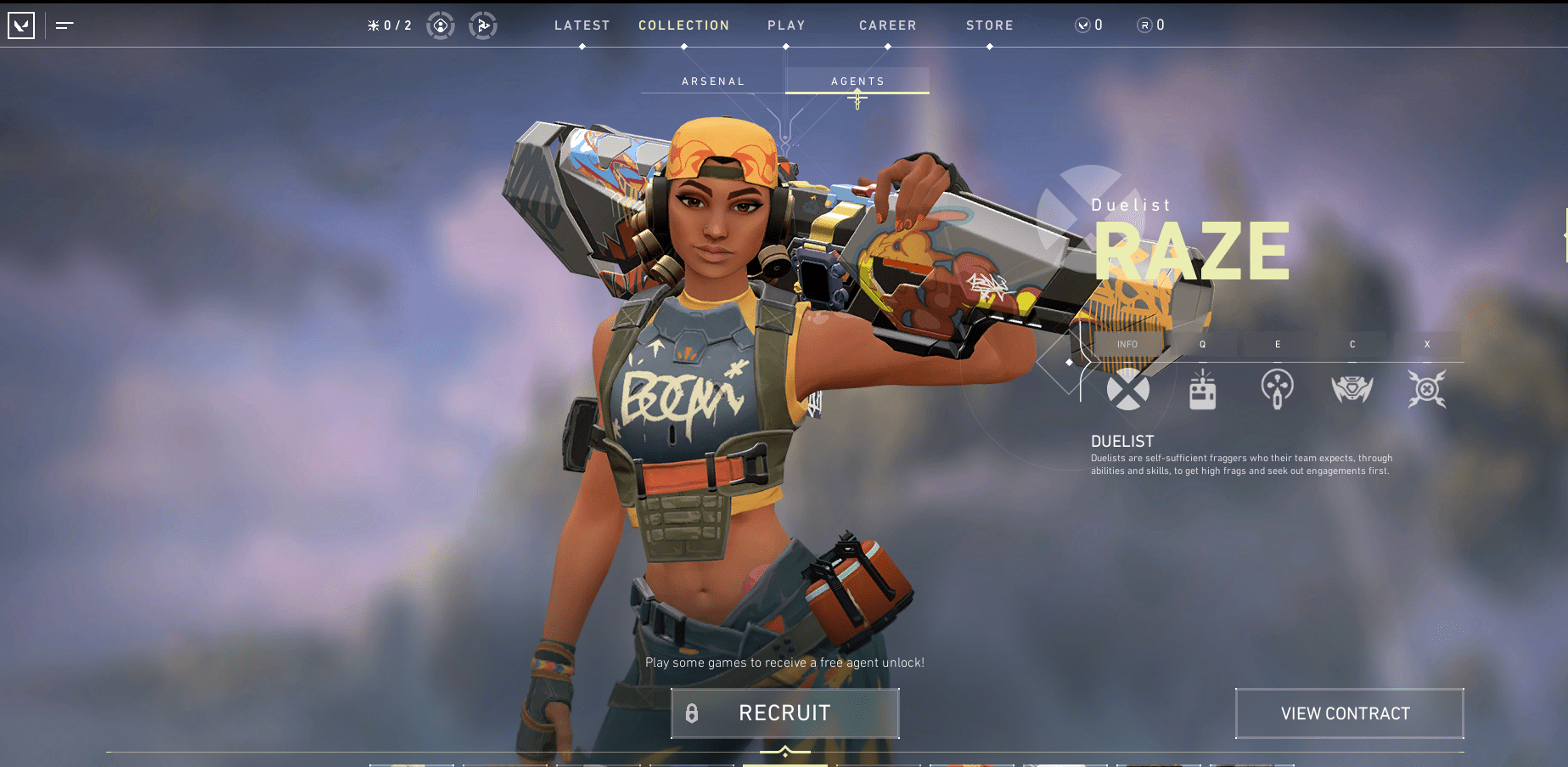Click the Duelist role icon under INFO

point(1128,391)
